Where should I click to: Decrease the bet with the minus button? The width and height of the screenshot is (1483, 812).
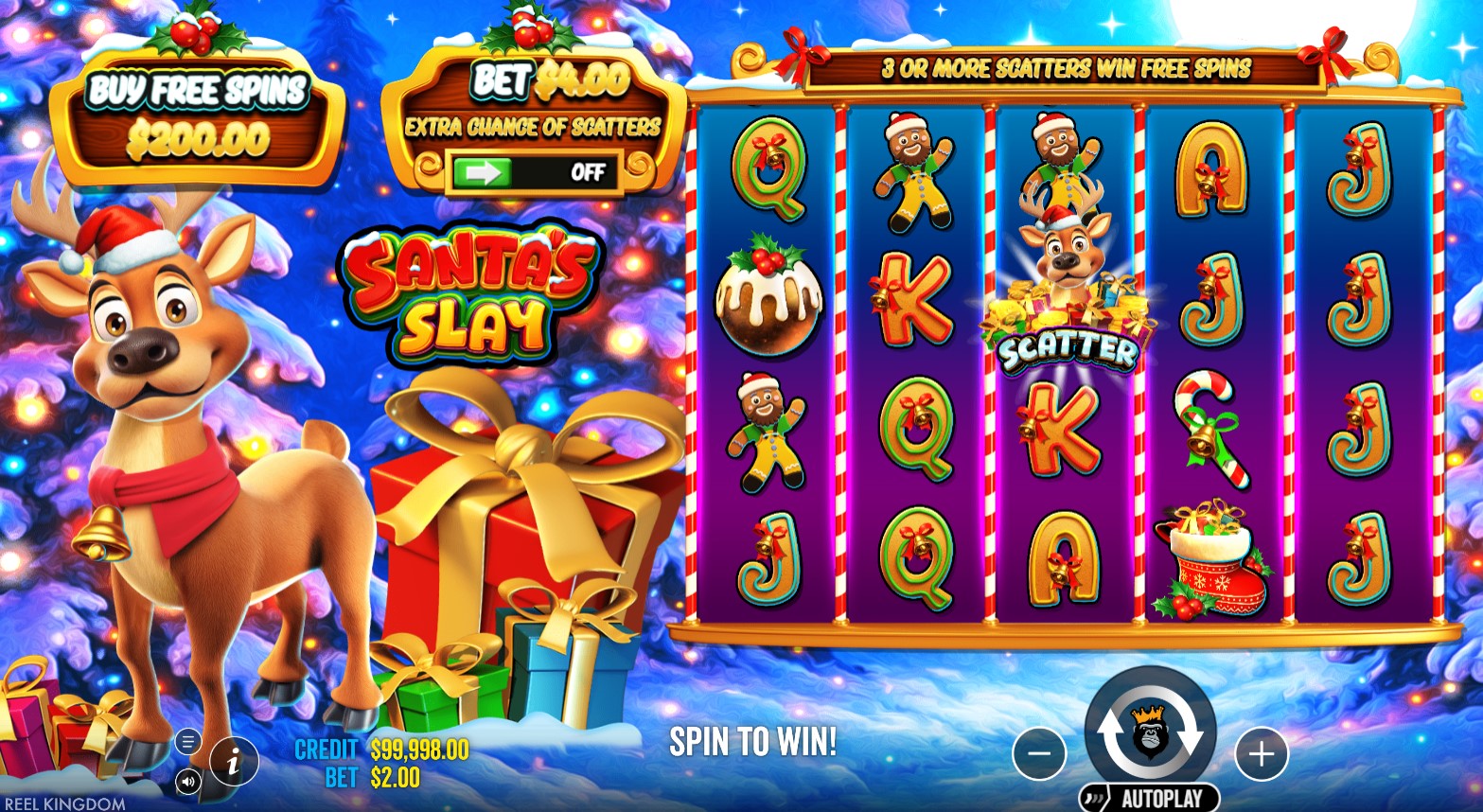click(1039, 754)
